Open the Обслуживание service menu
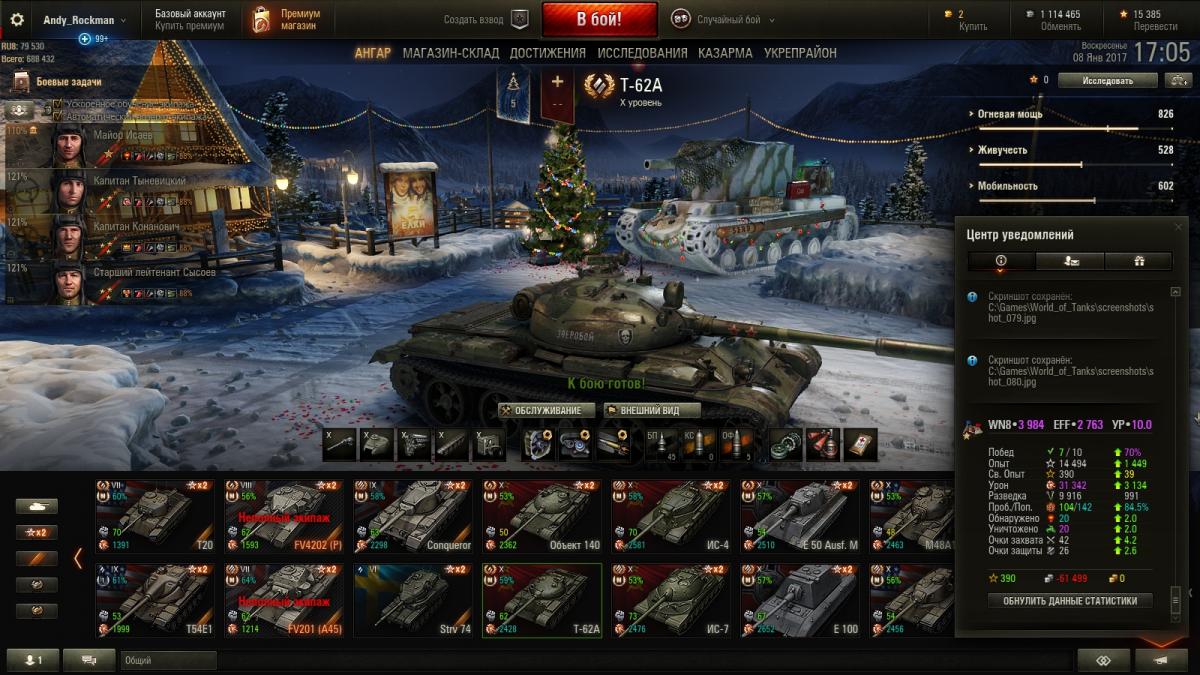The image size is (1200, 675). pyautogui.click(x=547, y=410)
